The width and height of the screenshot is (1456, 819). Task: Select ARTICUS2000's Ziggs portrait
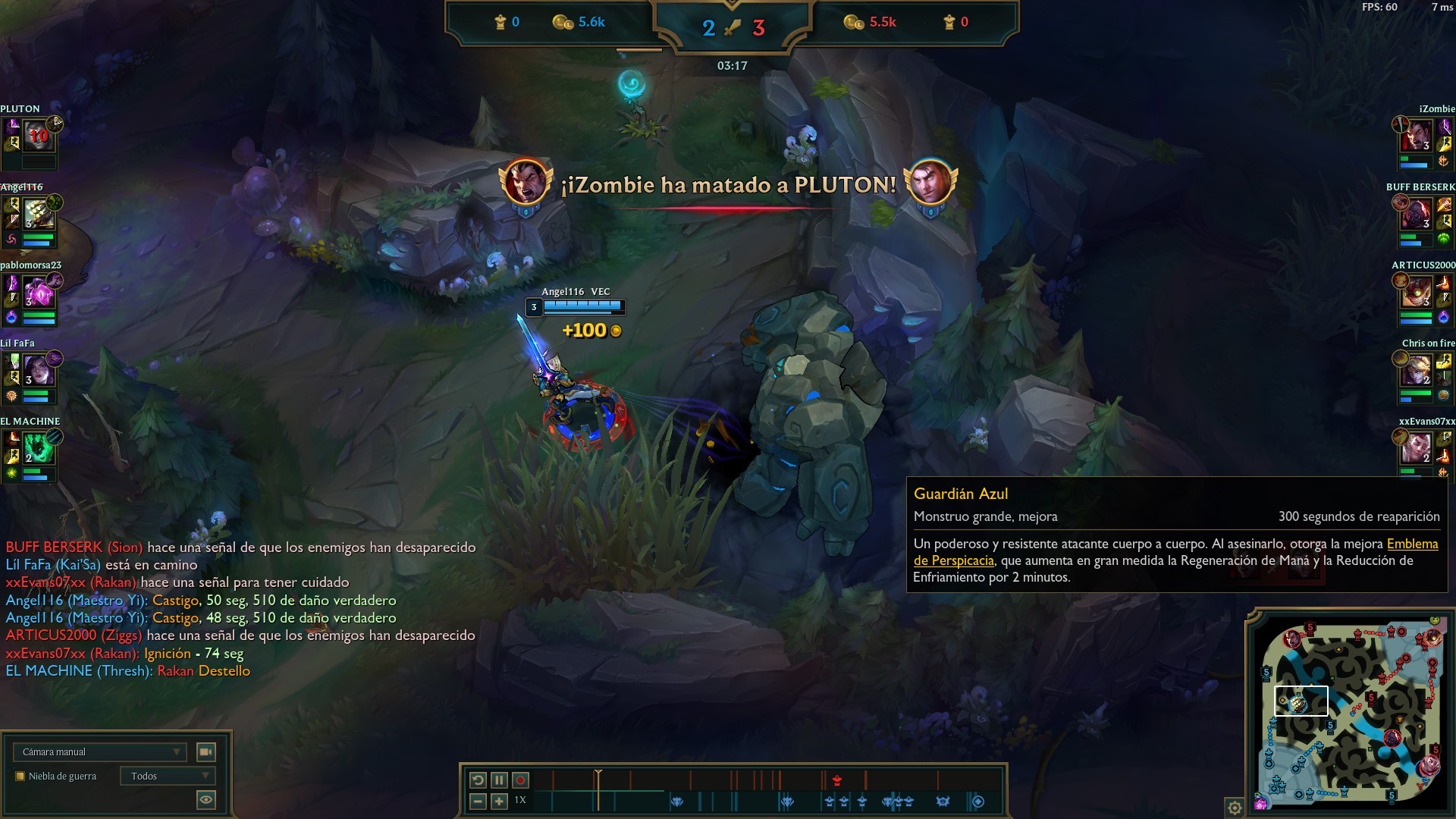coord(1417,293)
